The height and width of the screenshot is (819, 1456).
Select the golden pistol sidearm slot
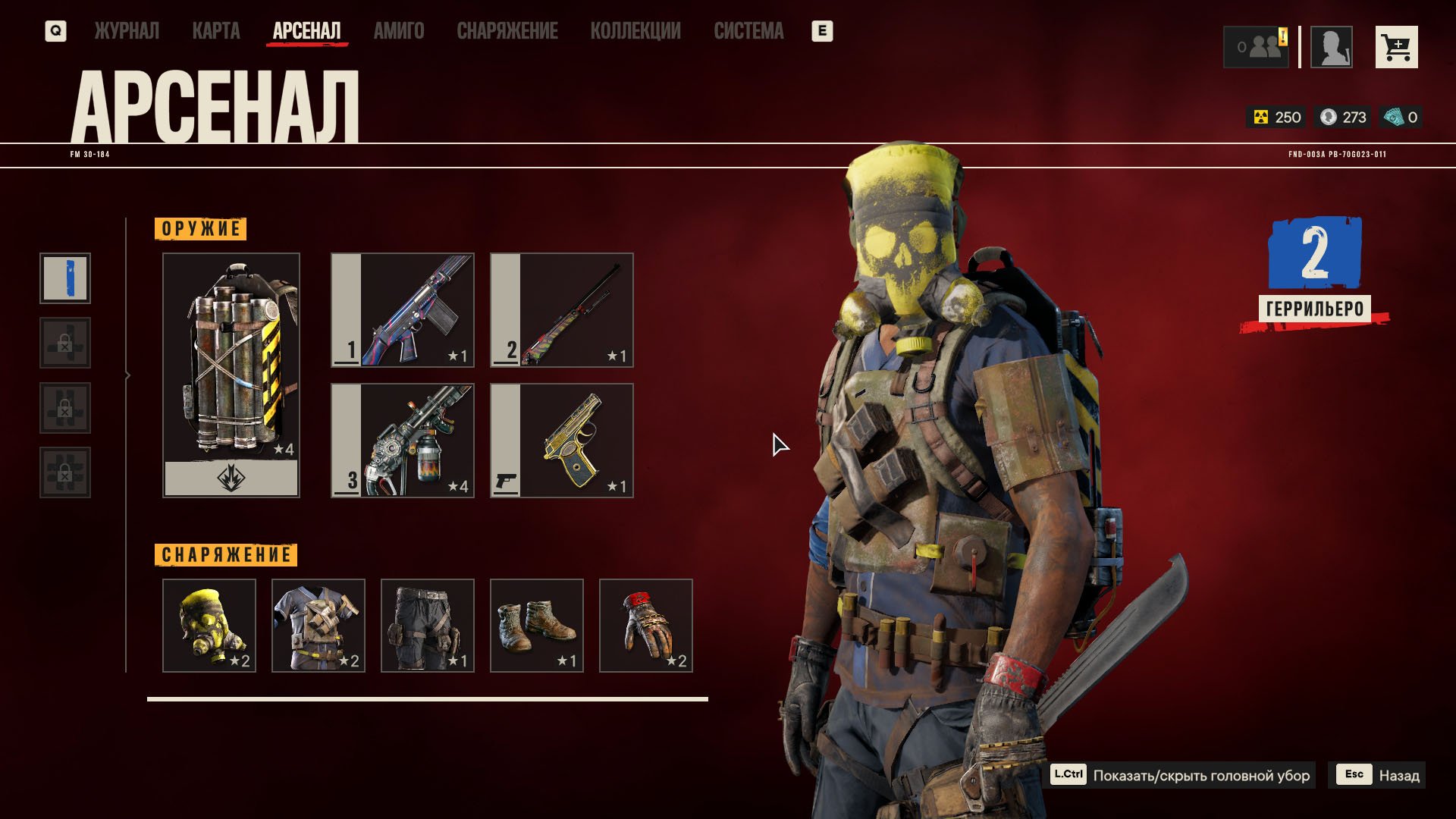pos(562,441)
